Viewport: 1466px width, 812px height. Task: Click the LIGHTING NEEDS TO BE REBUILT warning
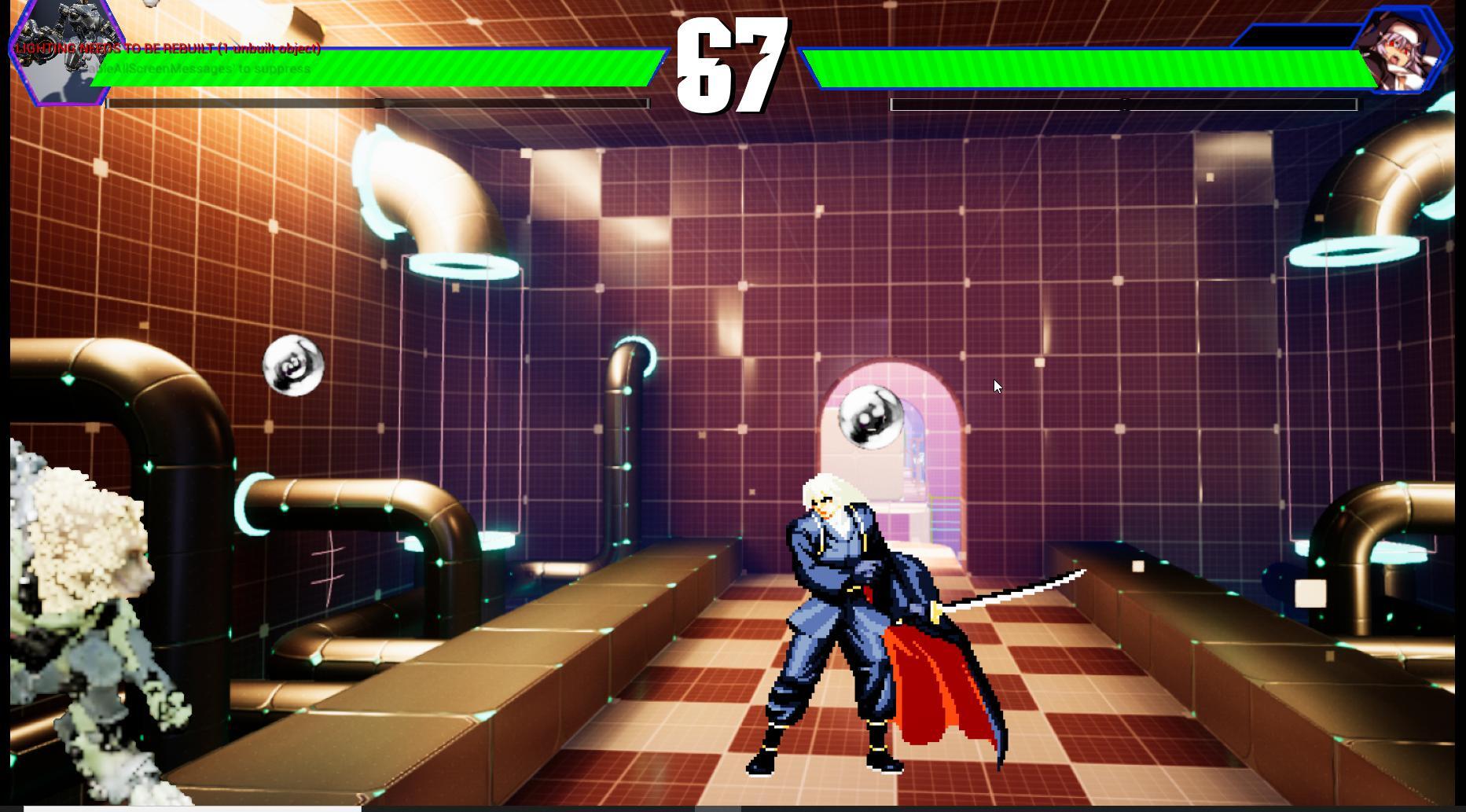167,49
